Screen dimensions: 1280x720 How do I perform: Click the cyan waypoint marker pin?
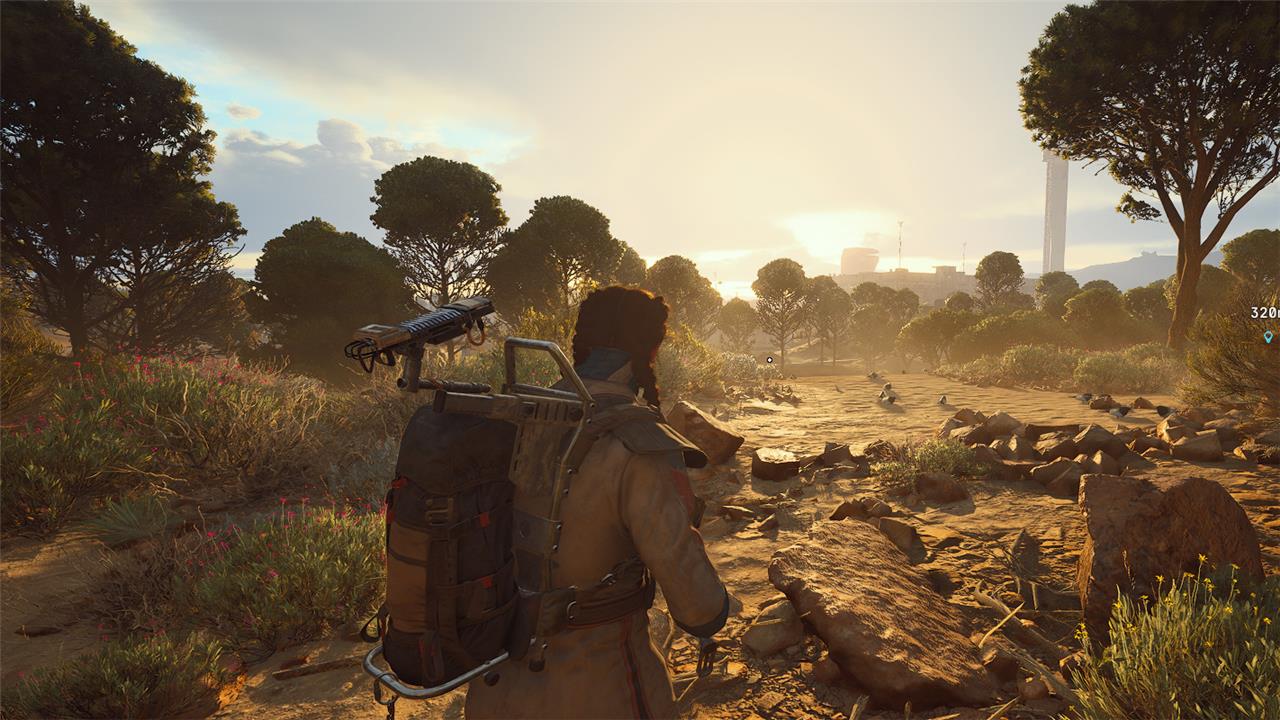pyautogui.click(x=1268, y=336)
